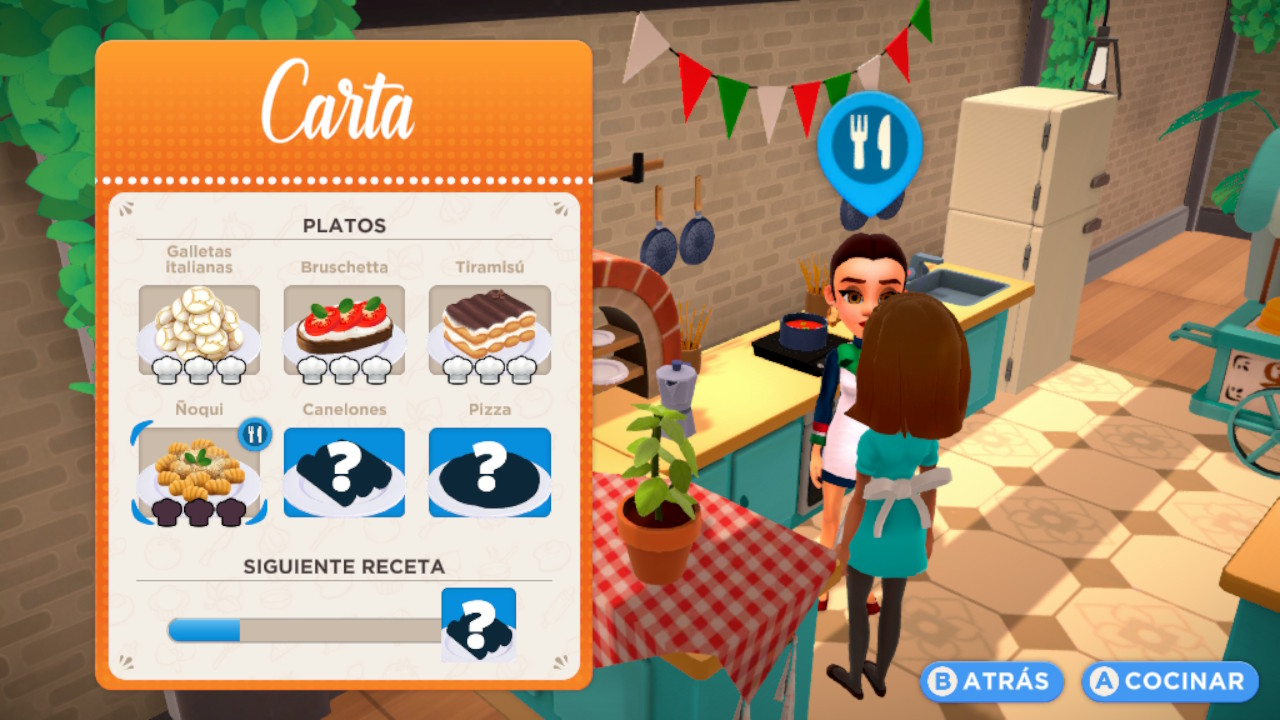Pick the Tiramisú dish
1280x720 pixels.
pyautogui.click(x=489, y=331)
